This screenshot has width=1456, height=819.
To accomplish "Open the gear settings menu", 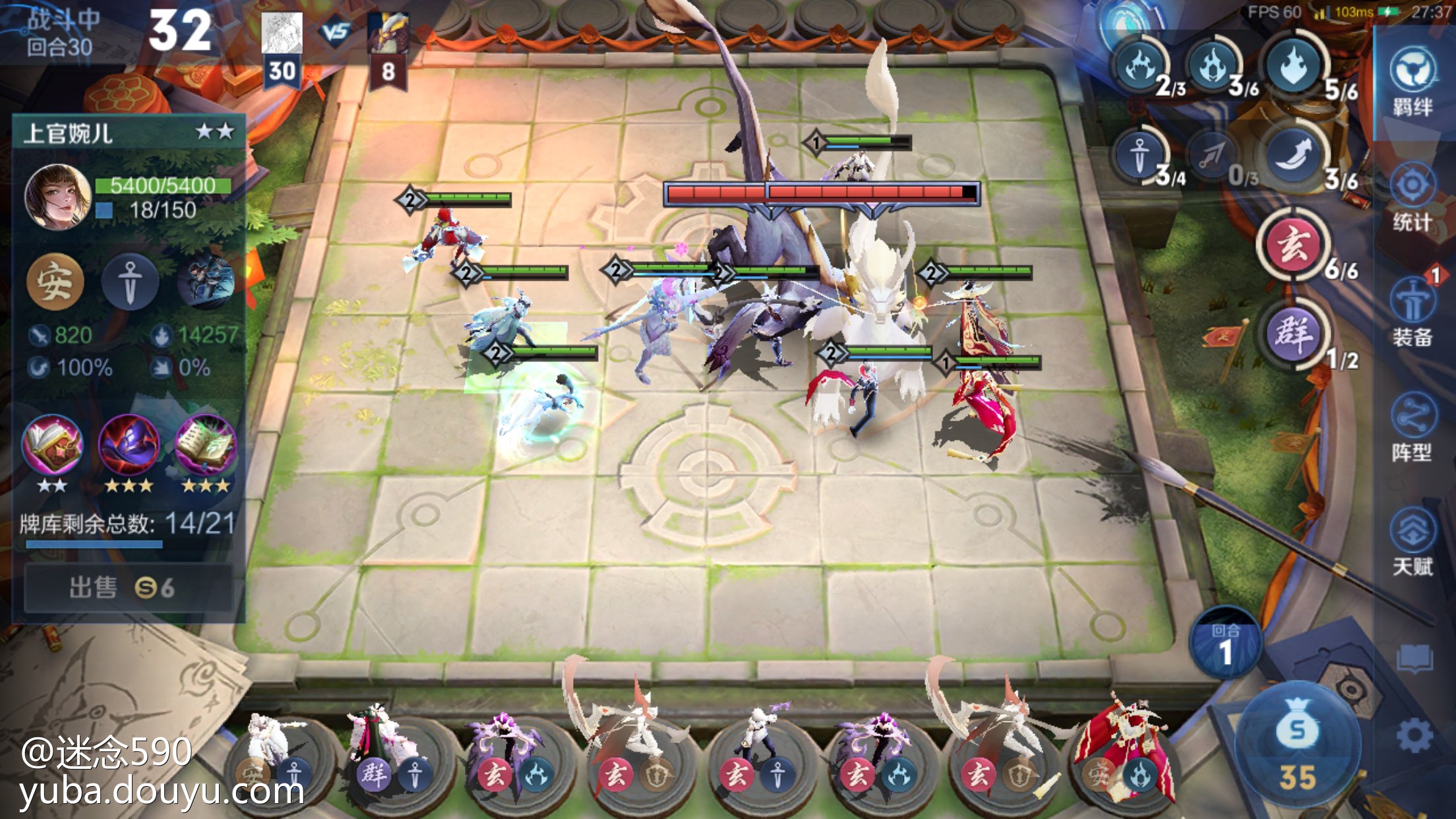I will tap(1414, 735).
